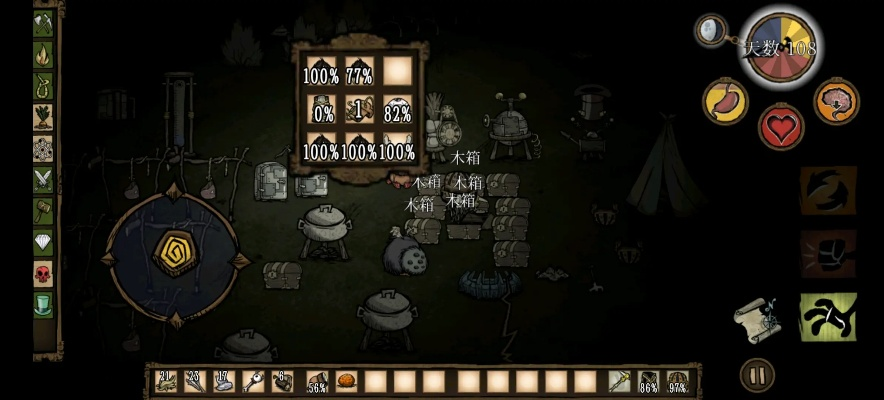Open the Light (flame) crafting tab
This screenshot has width=884, height=400.
click(43, 53)
